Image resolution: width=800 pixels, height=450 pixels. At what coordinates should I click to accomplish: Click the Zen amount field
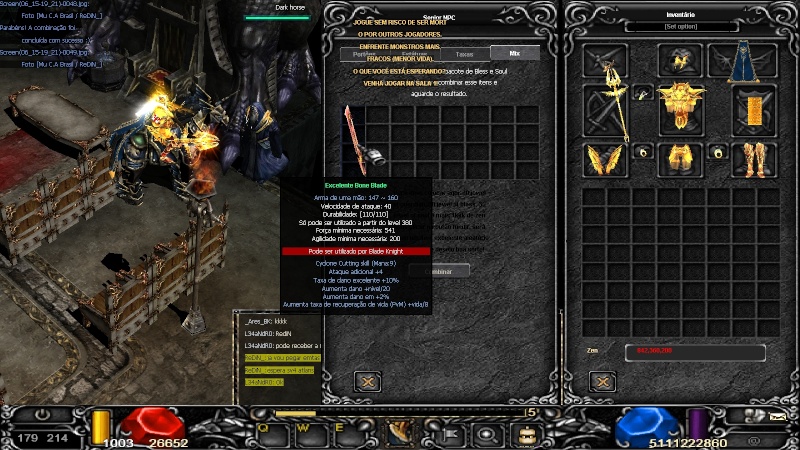[x=694, y=352]
